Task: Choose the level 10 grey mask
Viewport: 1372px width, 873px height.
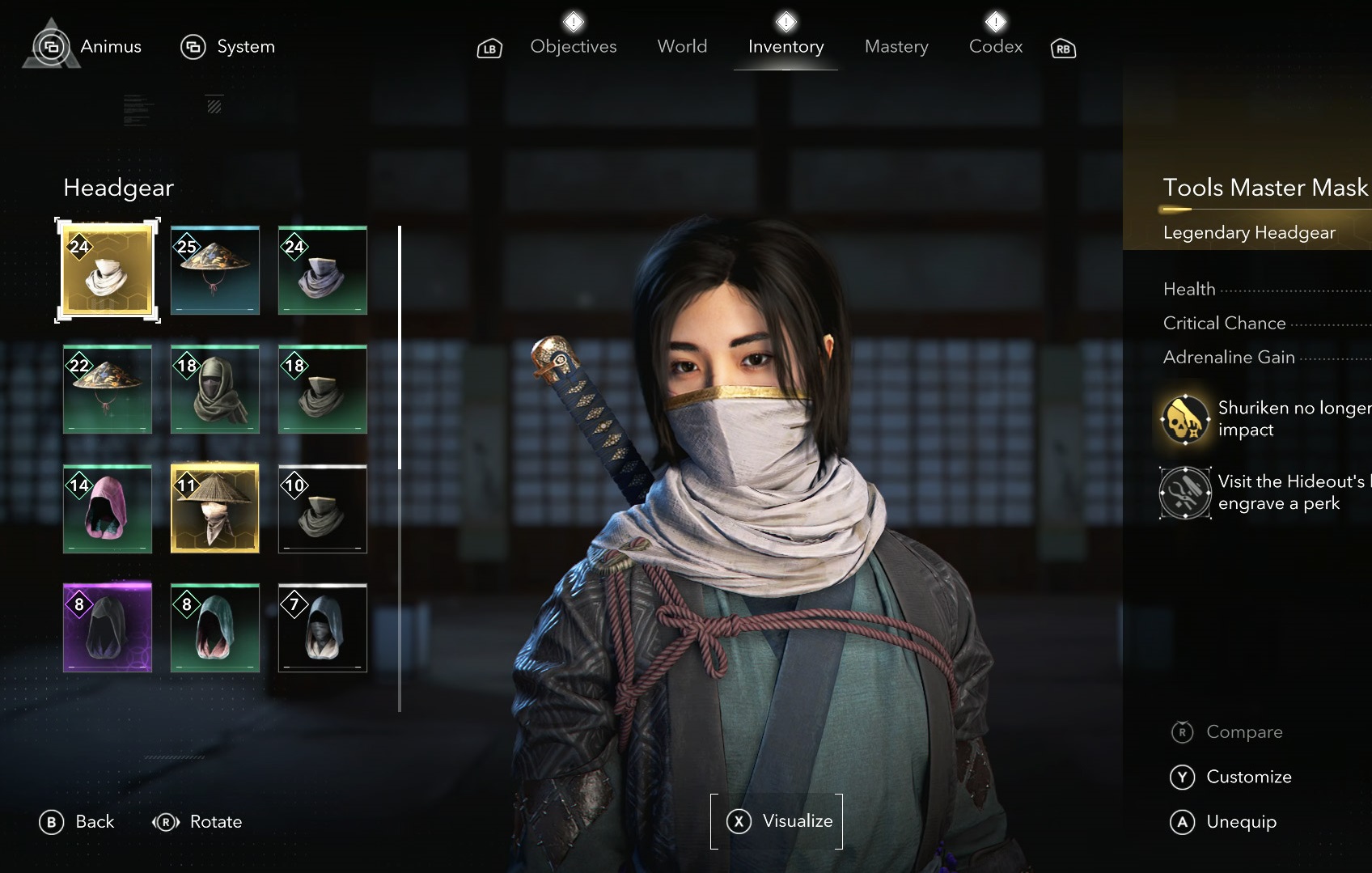Action: coord(323,509)
